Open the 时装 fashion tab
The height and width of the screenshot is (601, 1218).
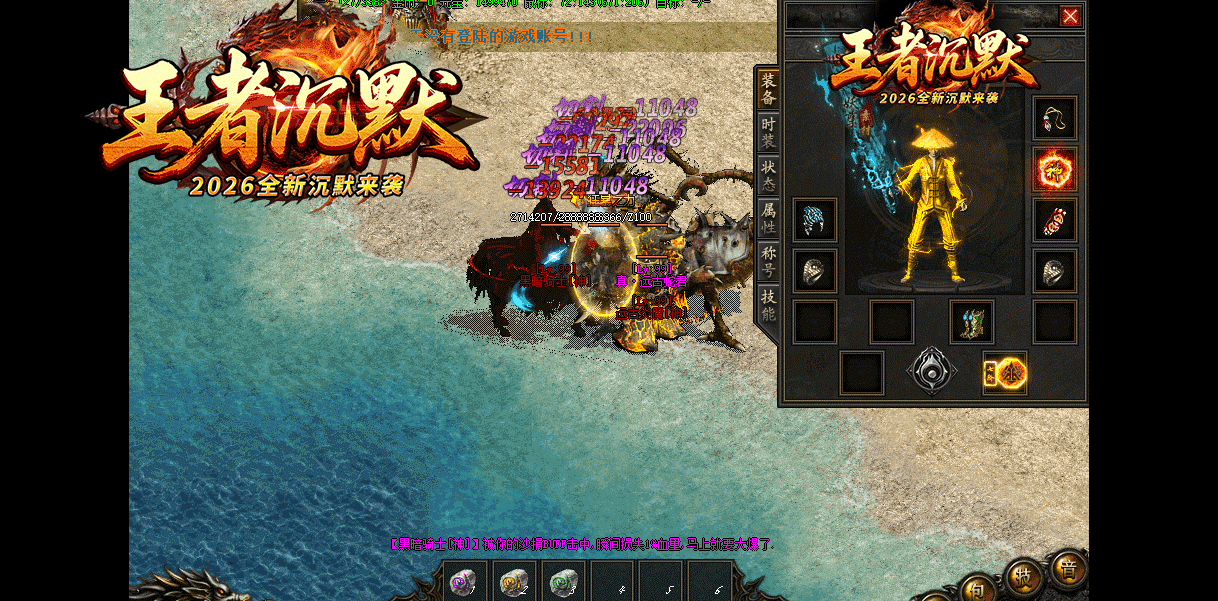tap(768, 133)
